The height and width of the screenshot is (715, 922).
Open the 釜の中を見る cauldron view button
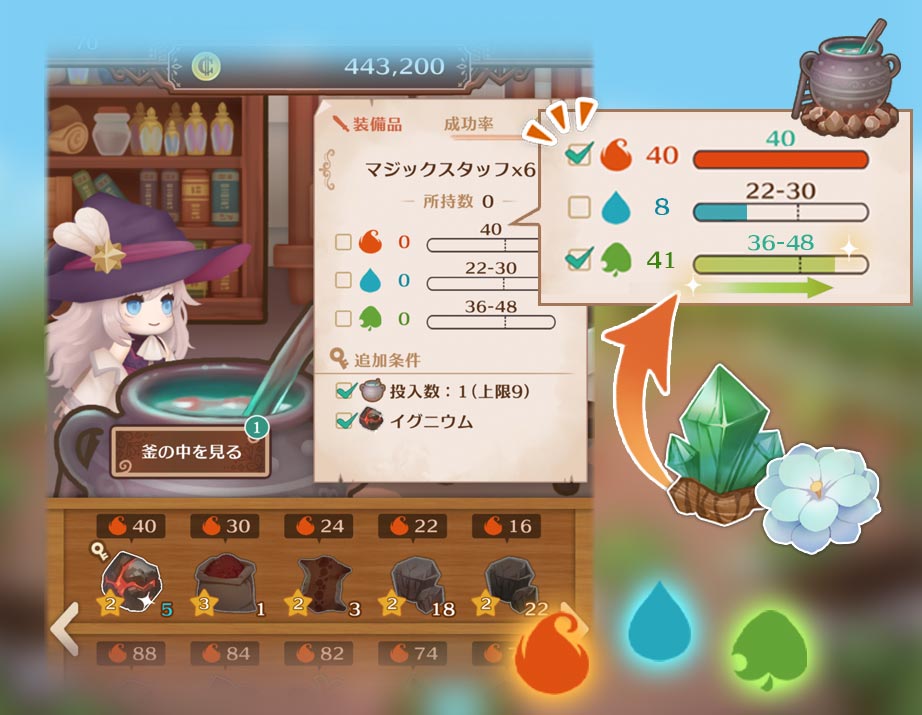pyautogui.click(x=190, y=452)
